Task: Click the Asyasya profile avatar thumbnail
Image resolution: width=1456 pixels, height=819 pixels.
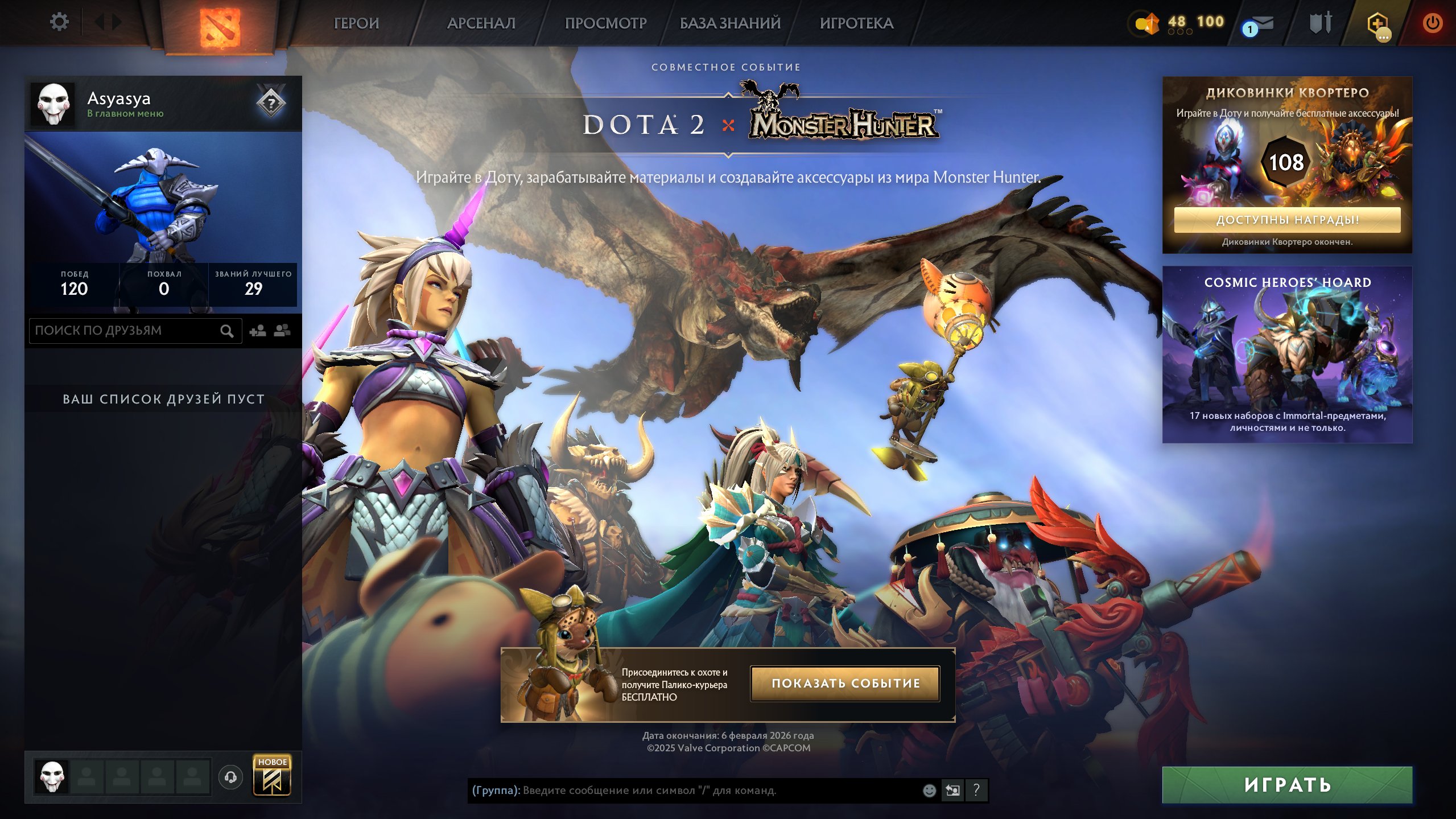Action: [53, 104]
